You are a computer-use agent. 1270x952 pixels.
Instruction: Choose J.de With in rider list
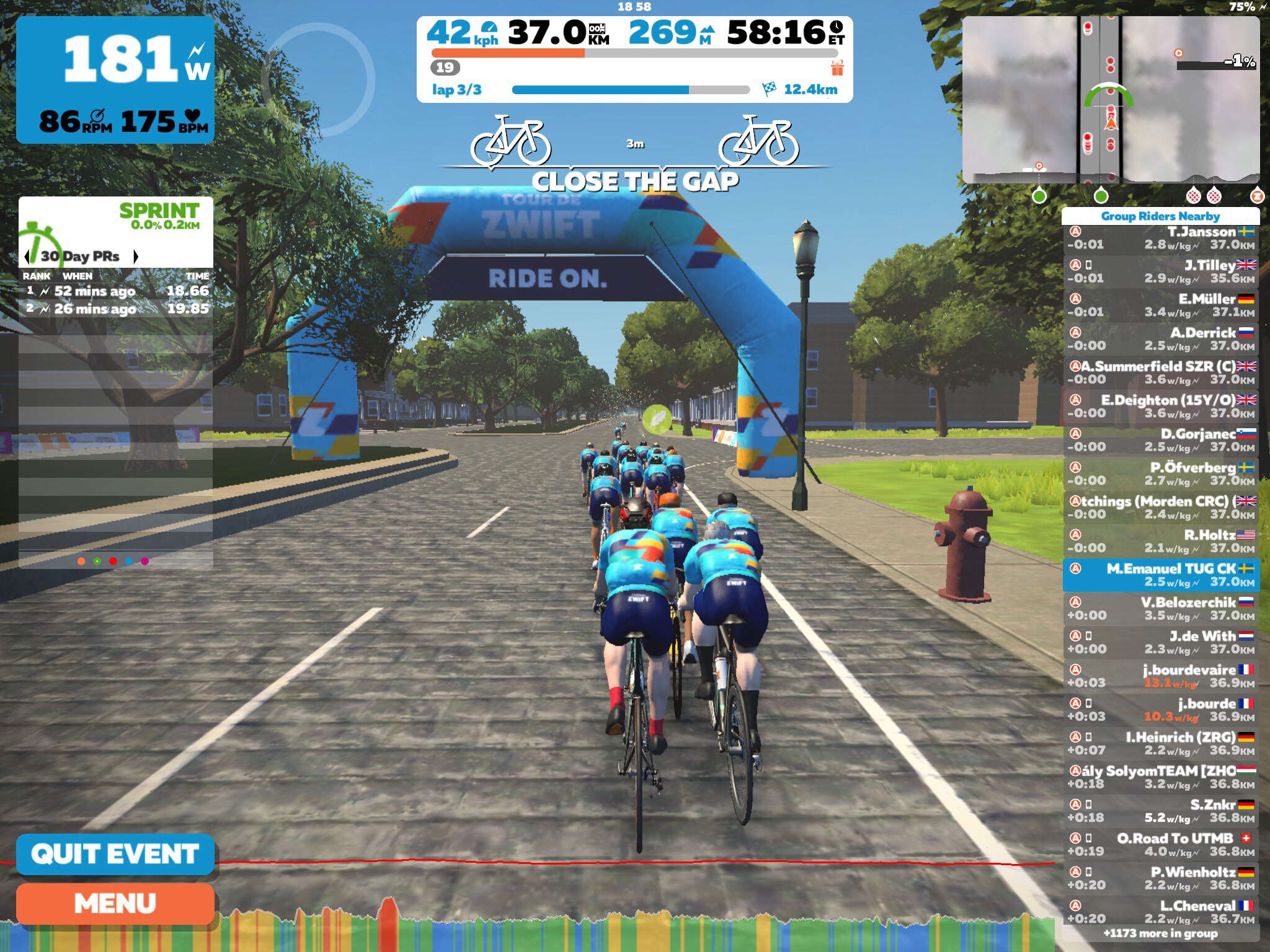coord(1160,643)
